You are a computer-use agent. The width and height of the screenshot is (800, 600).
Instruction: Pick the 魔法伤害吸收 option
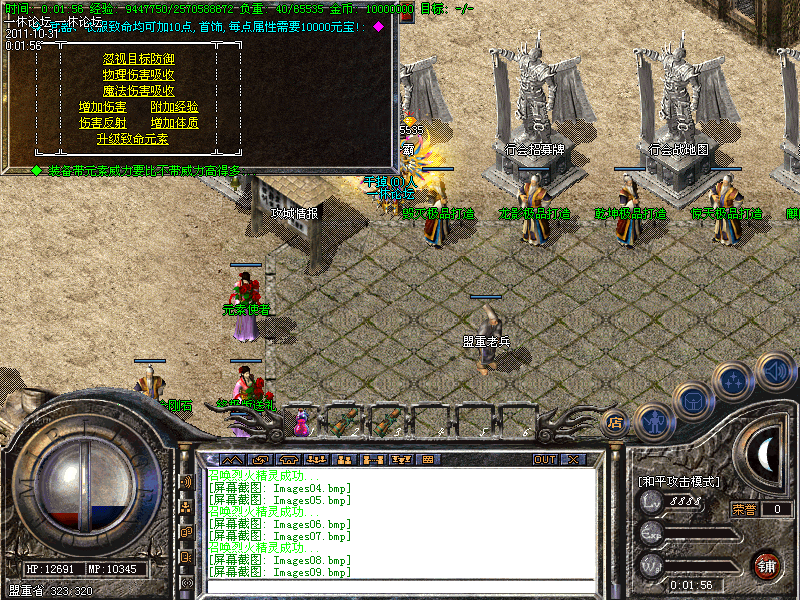(138, 91)
